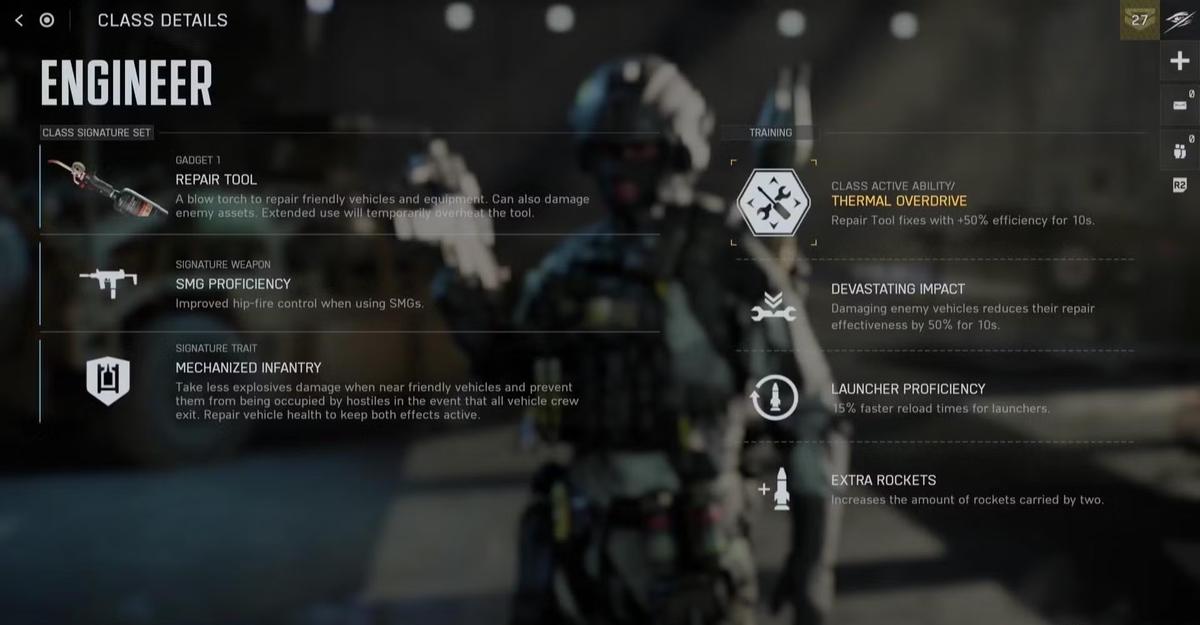
Task: Select the Repair Tool gadget row
Action: coord(350,189)
